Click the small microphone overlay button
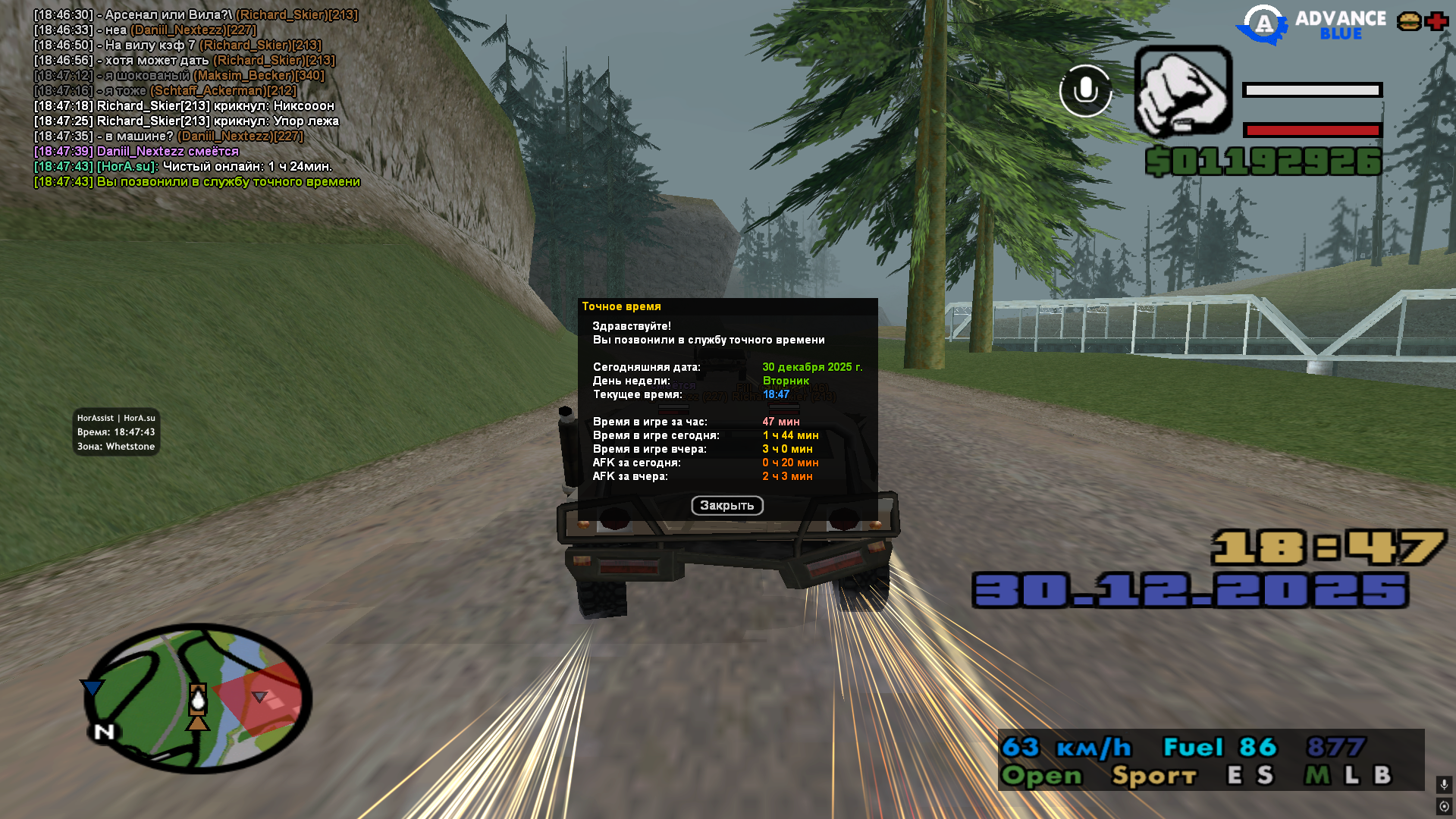Image resolution: width=1456 pixels, height=819 pixels. (x=1444, y=784)
